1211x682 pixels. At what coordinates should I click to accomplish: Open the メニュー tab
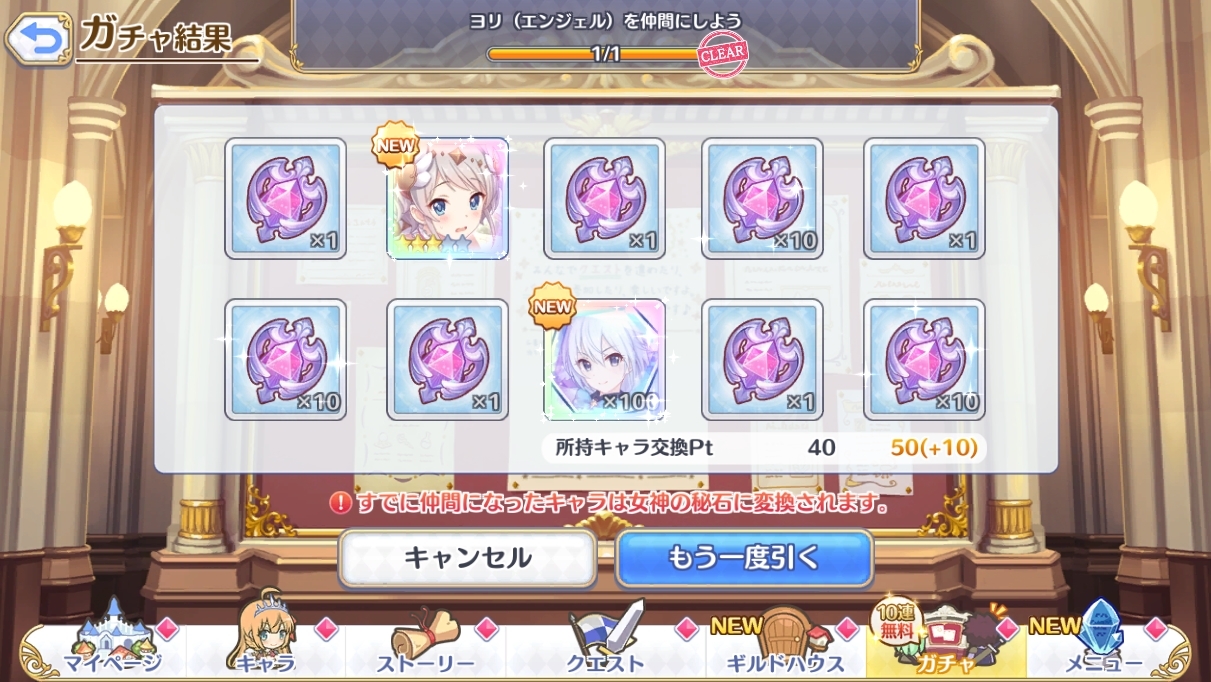(1104, 648)
